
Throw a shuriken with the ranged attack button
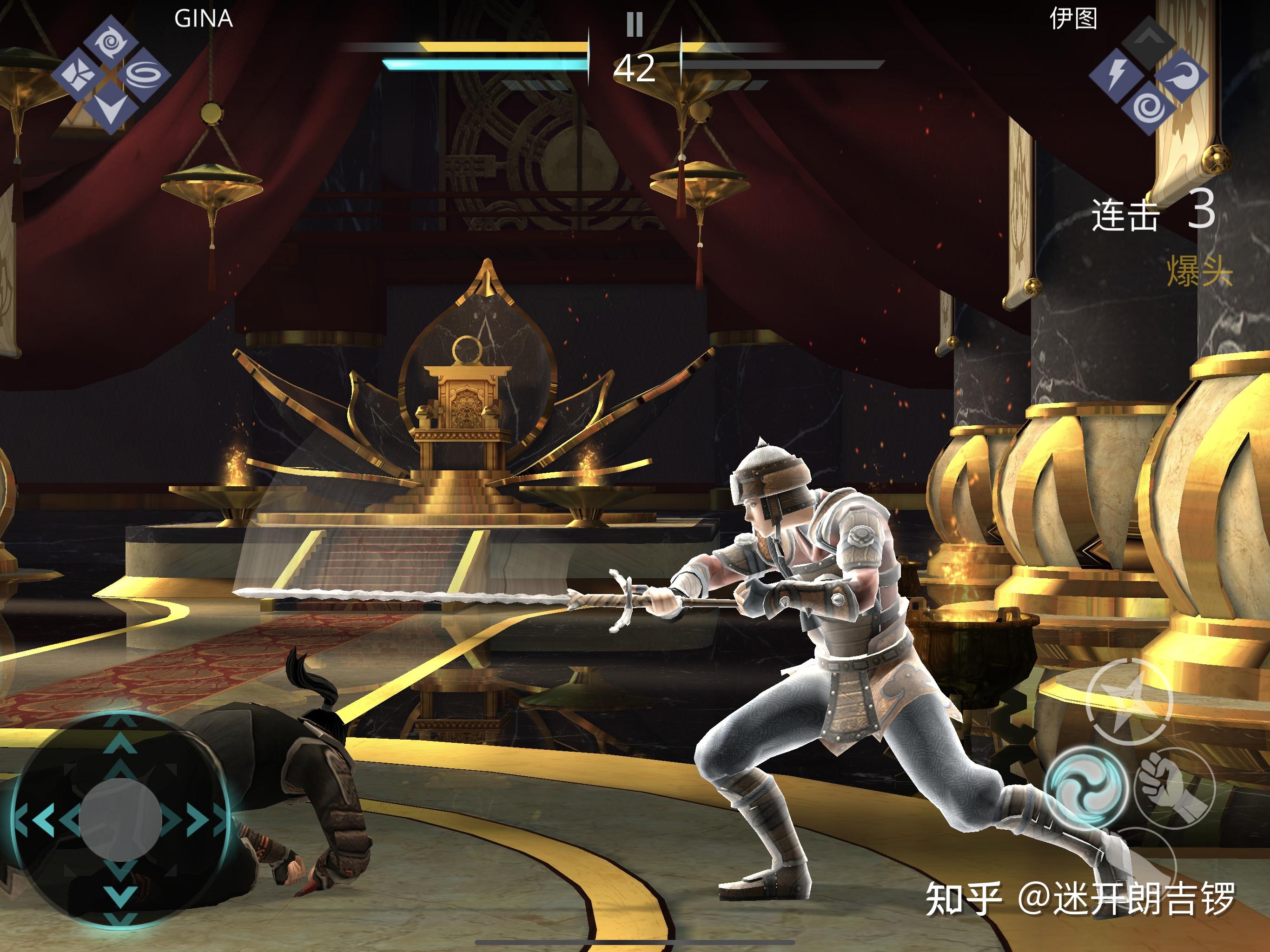[x=1128, y=701]
